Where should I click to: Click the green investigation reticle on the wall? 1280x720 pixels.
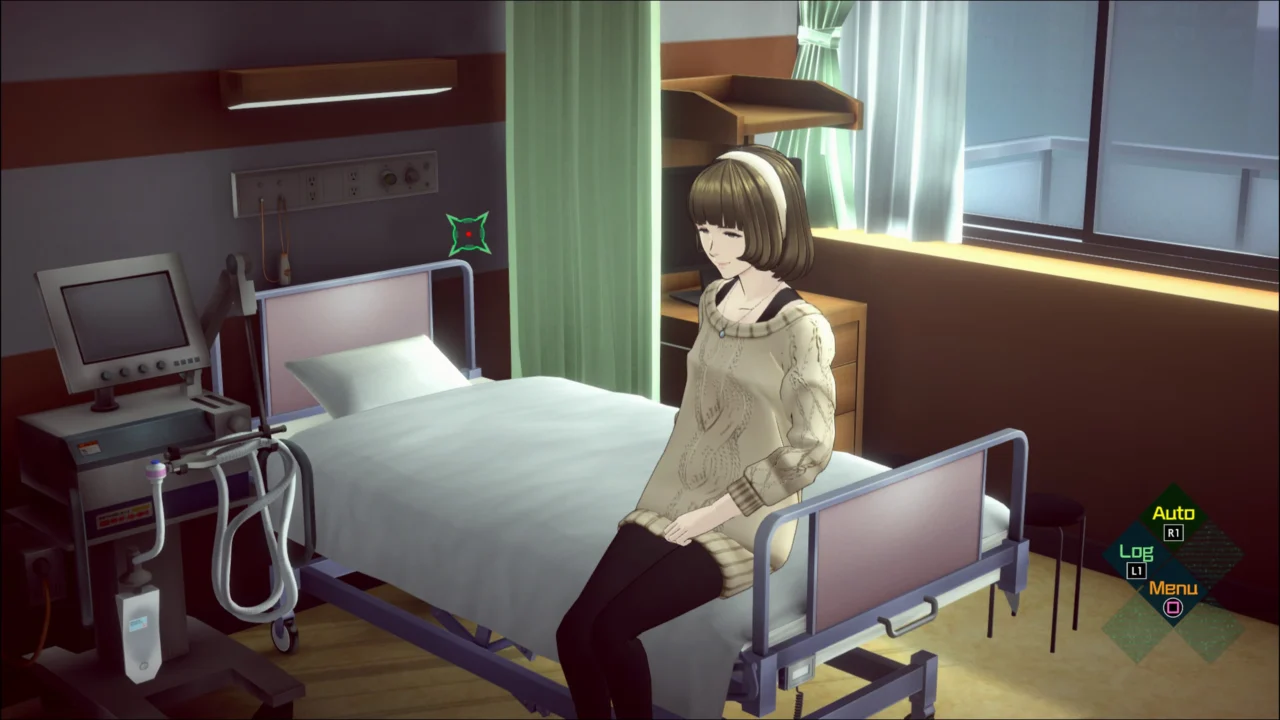469,233
